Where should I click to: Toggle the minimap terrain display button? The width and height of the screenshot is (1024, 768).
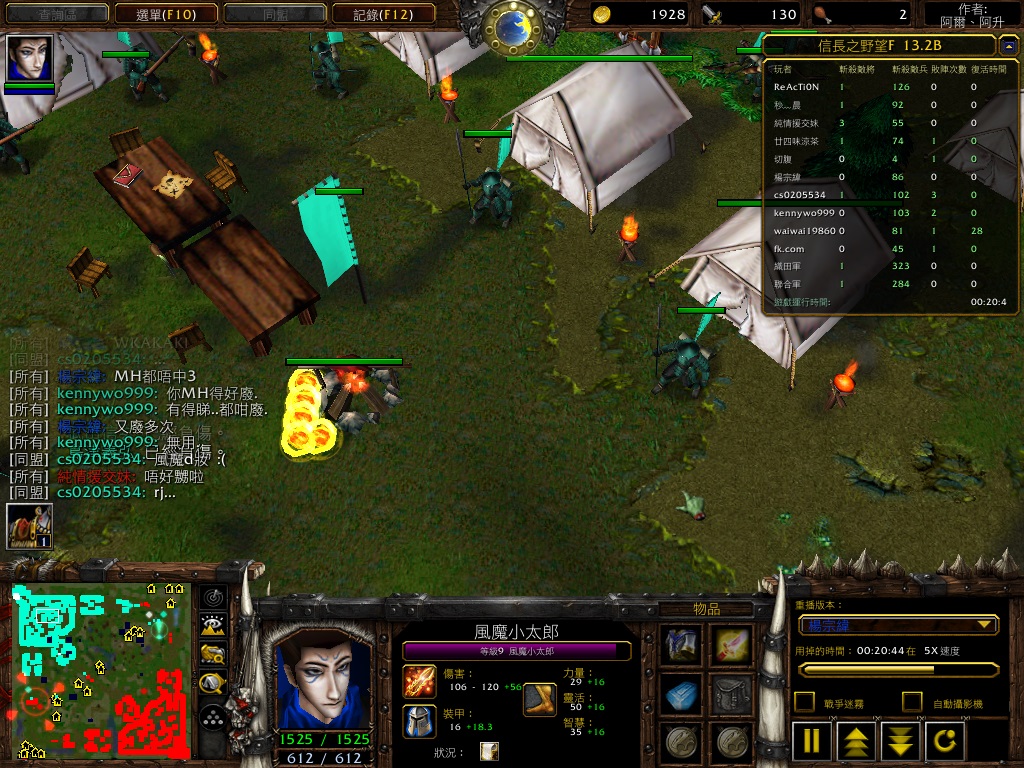pyautogui.click(x=212, y=626)
